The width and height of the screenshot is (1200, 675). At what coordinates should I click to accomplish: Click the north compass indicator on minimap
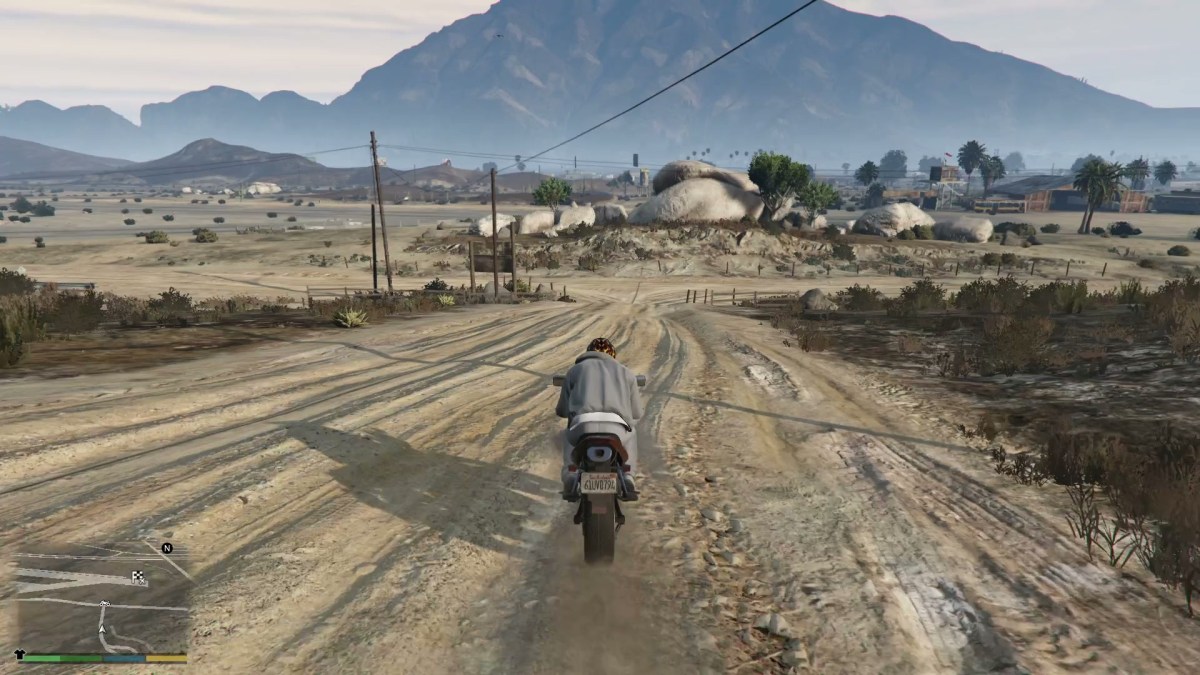167,548
